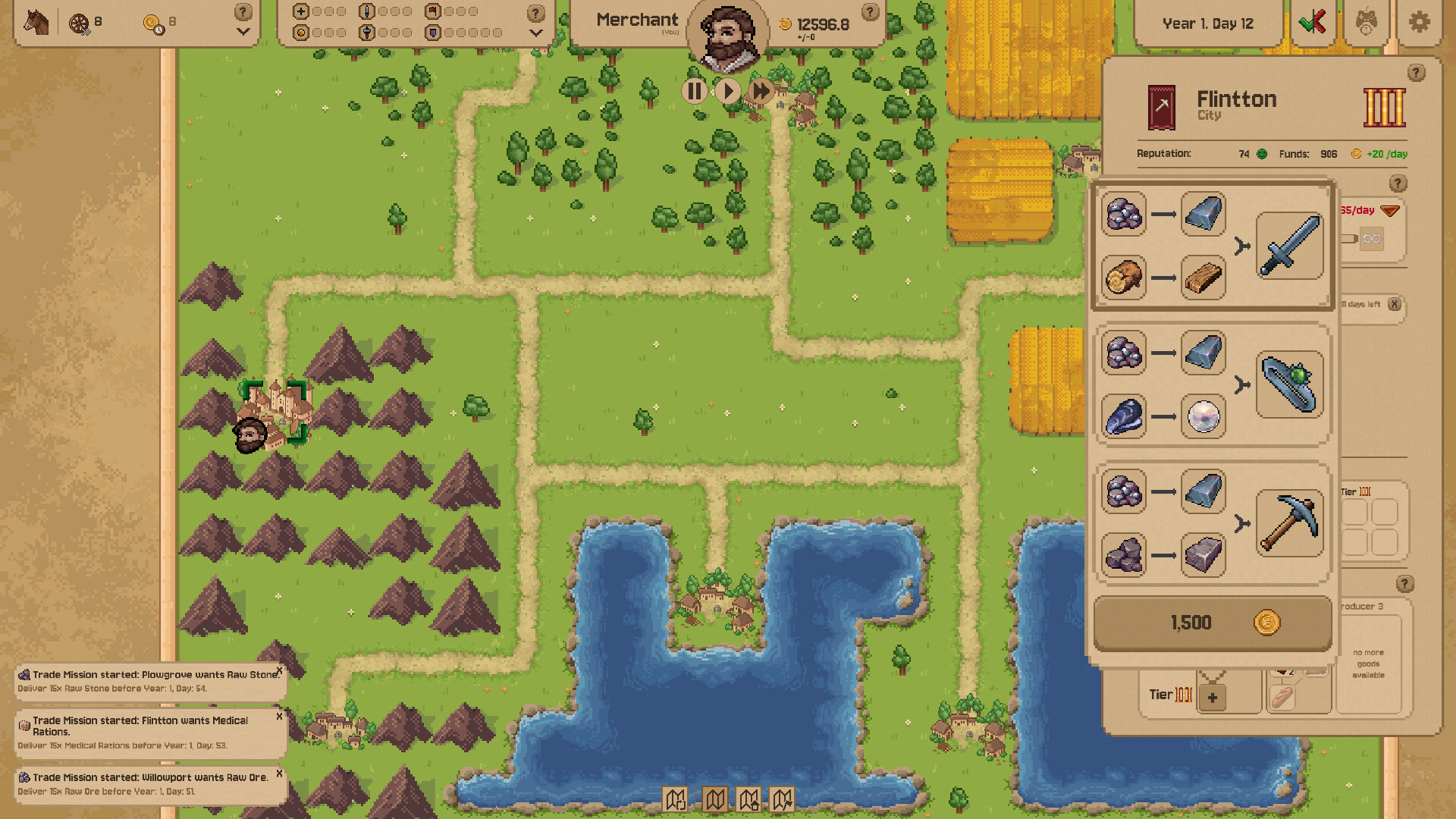Click the sword skill icon in the stats bar
This screenshot has height=819, width=1456.
point(366,12)
